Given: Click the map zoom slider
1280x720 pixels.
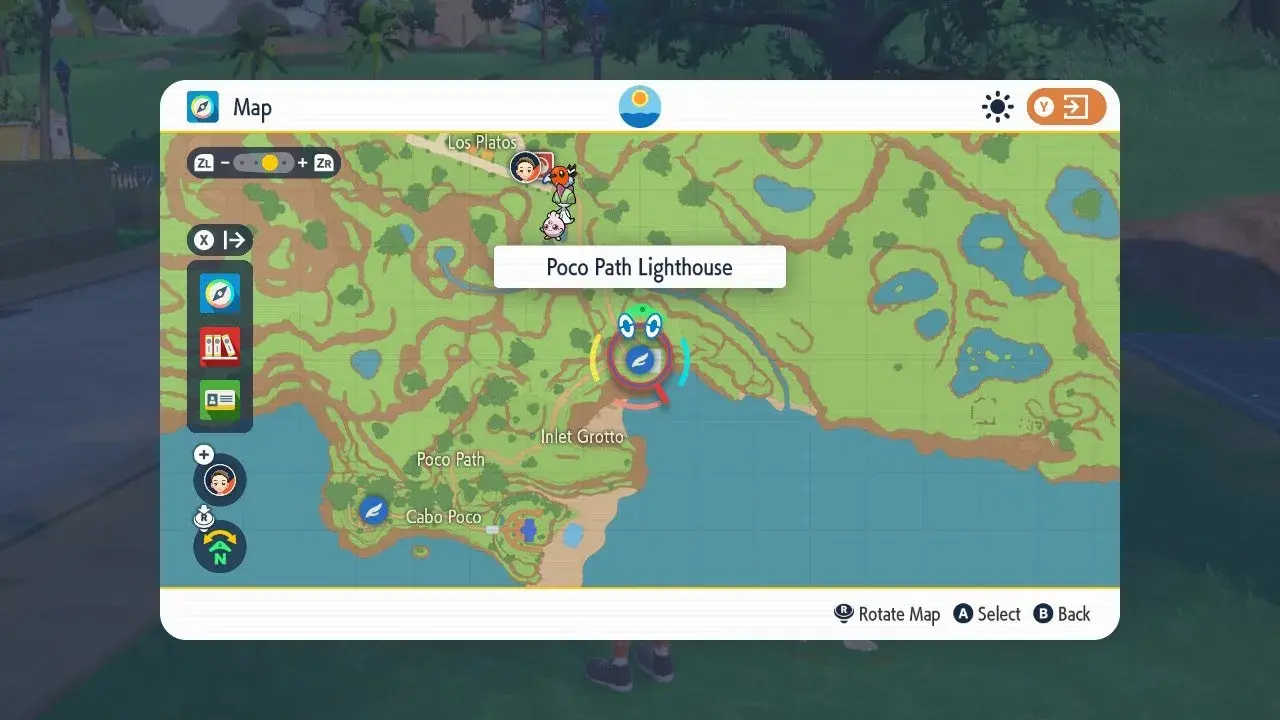Looking at the screenshot, I should pyautogui.click(x=264, y=162).
